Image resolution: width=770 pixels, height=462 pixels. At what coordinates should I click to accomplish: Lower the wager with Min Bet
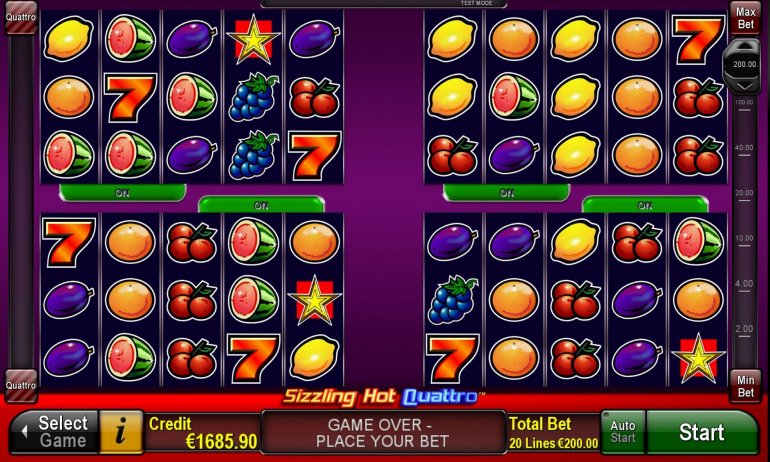coord(745,386)
